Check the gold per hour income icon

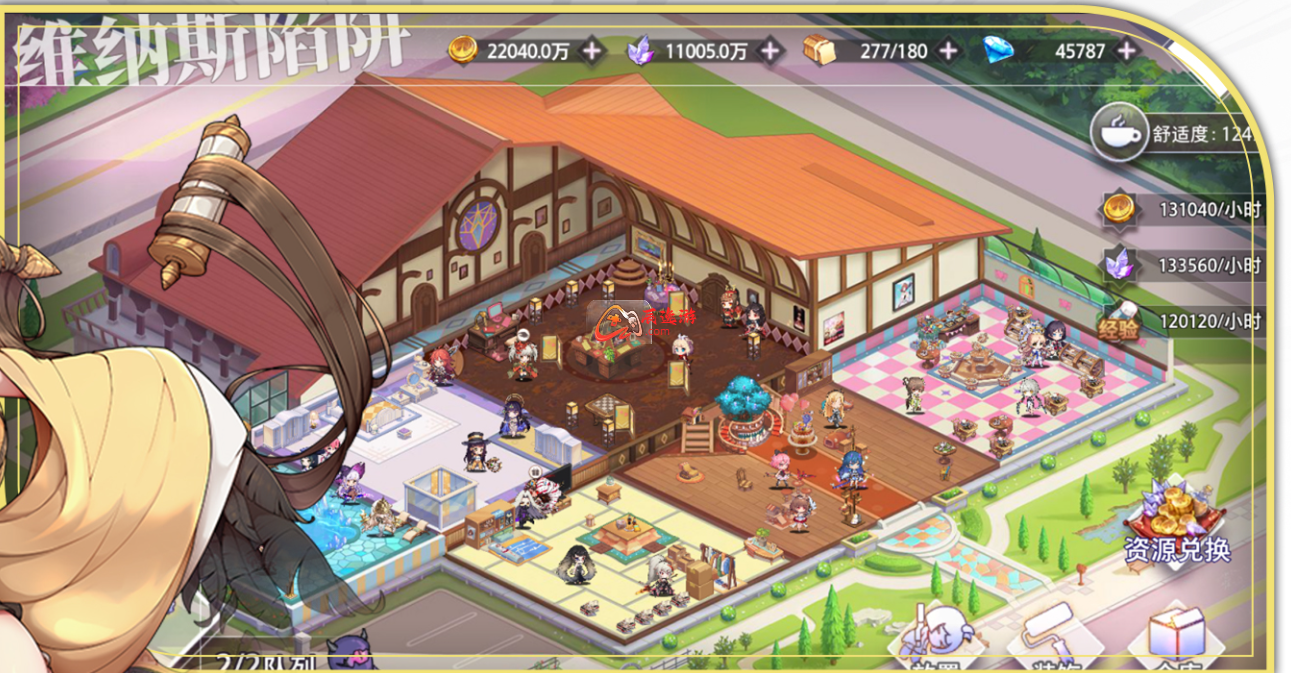click(x=1119, y=209)
